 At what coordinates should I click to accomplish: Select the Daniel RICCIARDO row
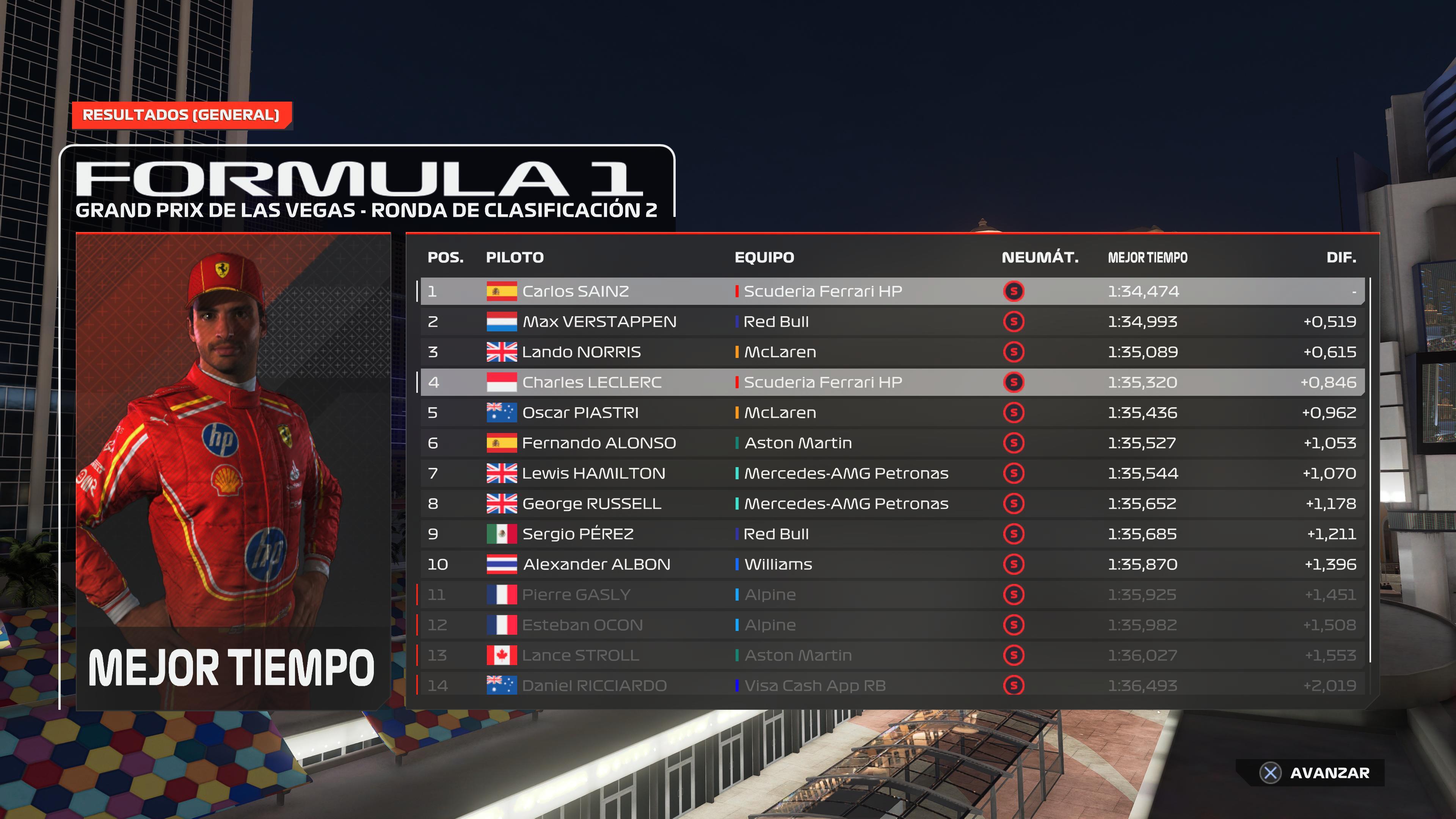pos(892,686)
